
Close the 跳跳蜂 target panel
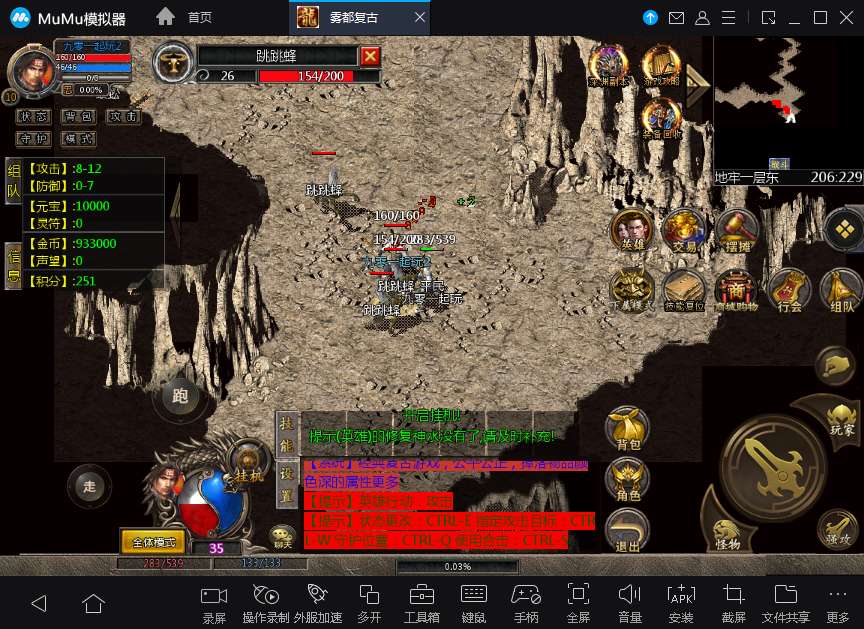[370, 56]
